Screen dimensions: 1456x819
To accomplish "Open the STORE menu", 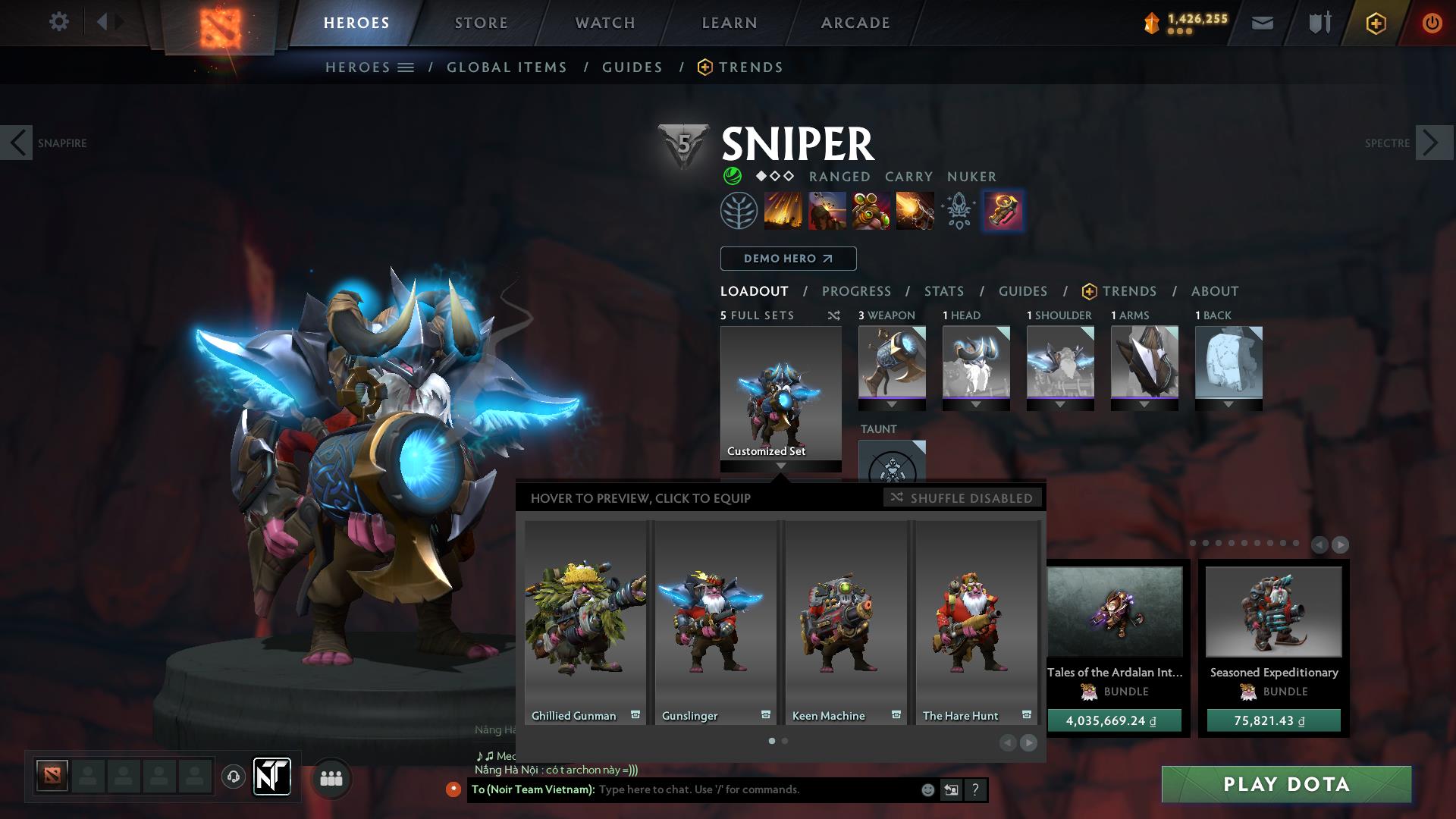I will pyautogui.click(x=481, y=22).
